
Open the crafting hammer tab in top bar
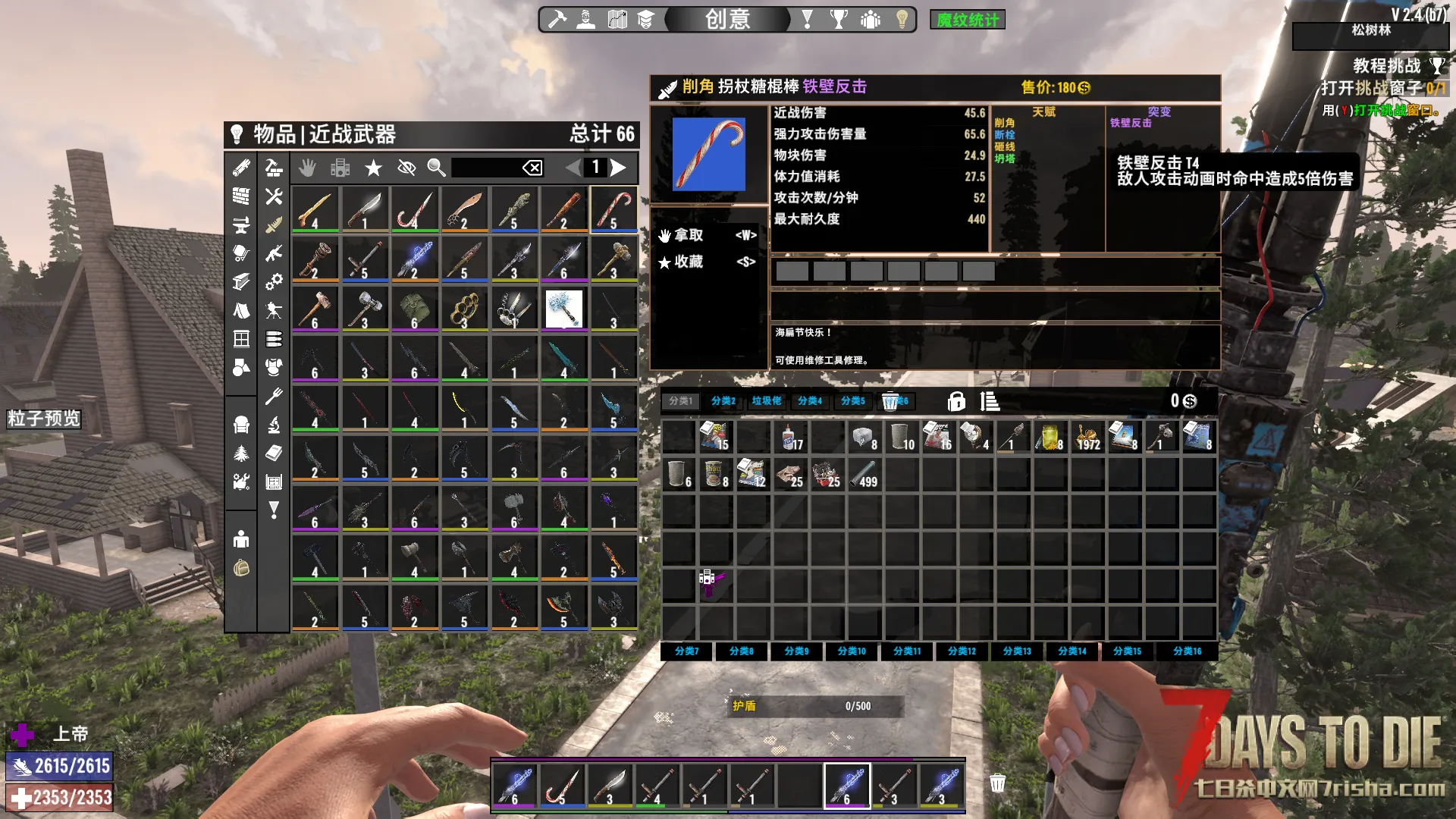[557, 20]
